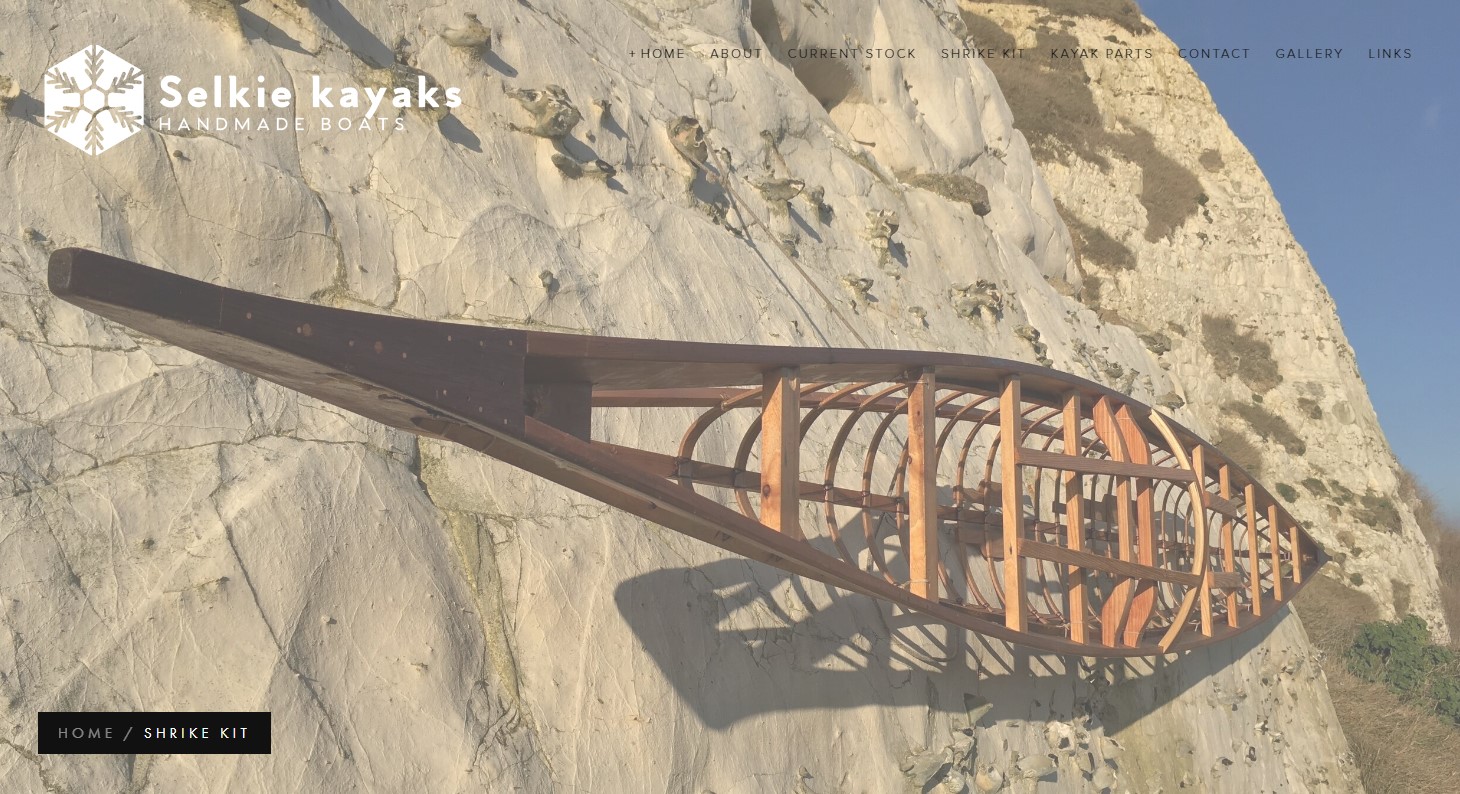Click the Selkie Kayaks snowflake logo
This screenshot has height=794, width=1460.
(94, 99)
